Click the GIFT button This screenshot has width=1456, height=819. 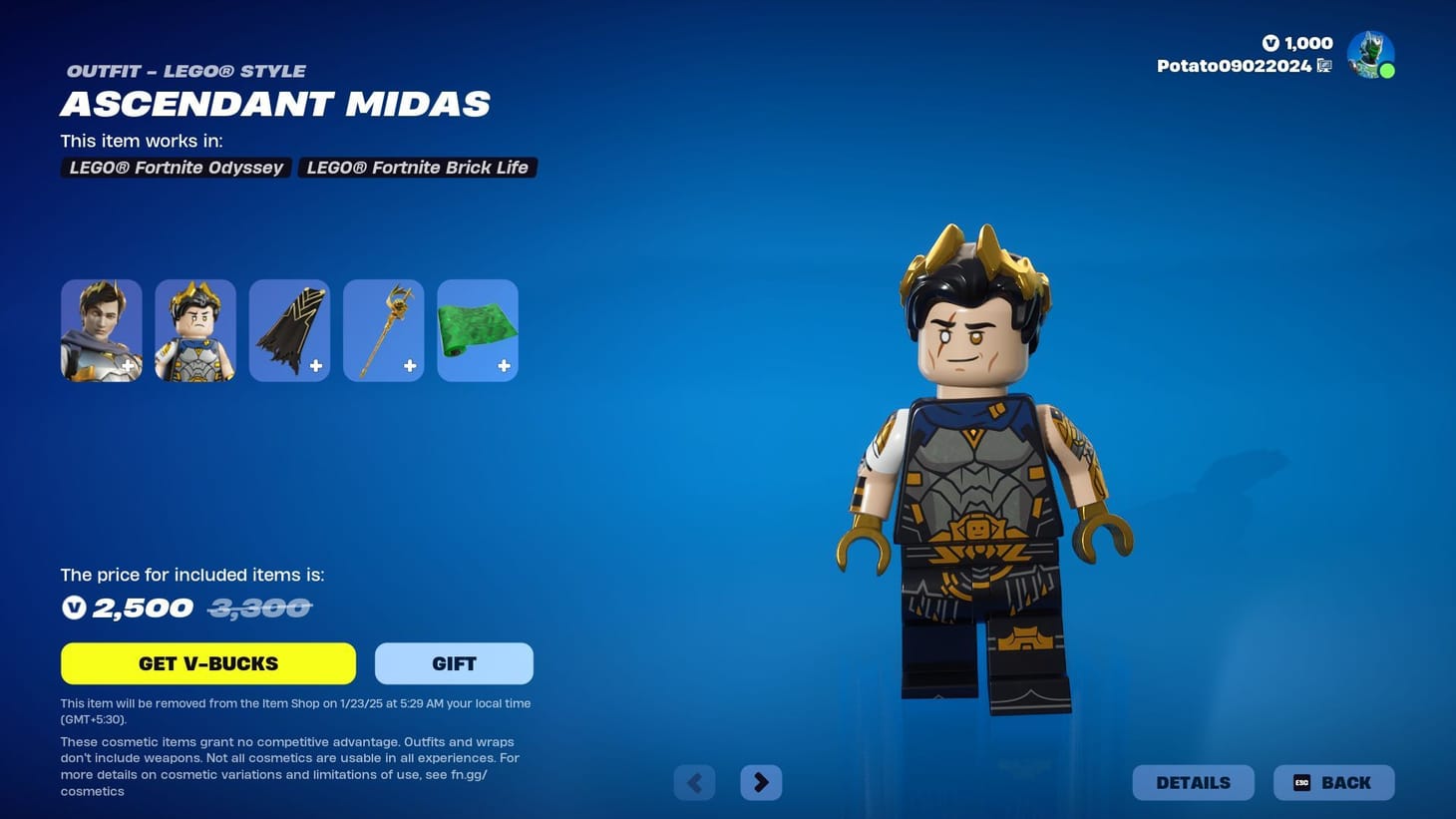click(x=454, y=662)
